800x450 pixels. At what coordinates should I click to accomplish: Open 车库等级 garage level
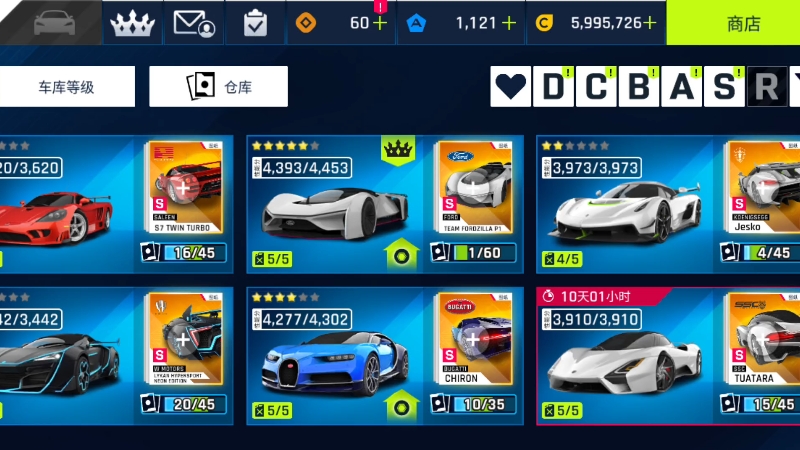pyautogui.click(x=67, y=87)
